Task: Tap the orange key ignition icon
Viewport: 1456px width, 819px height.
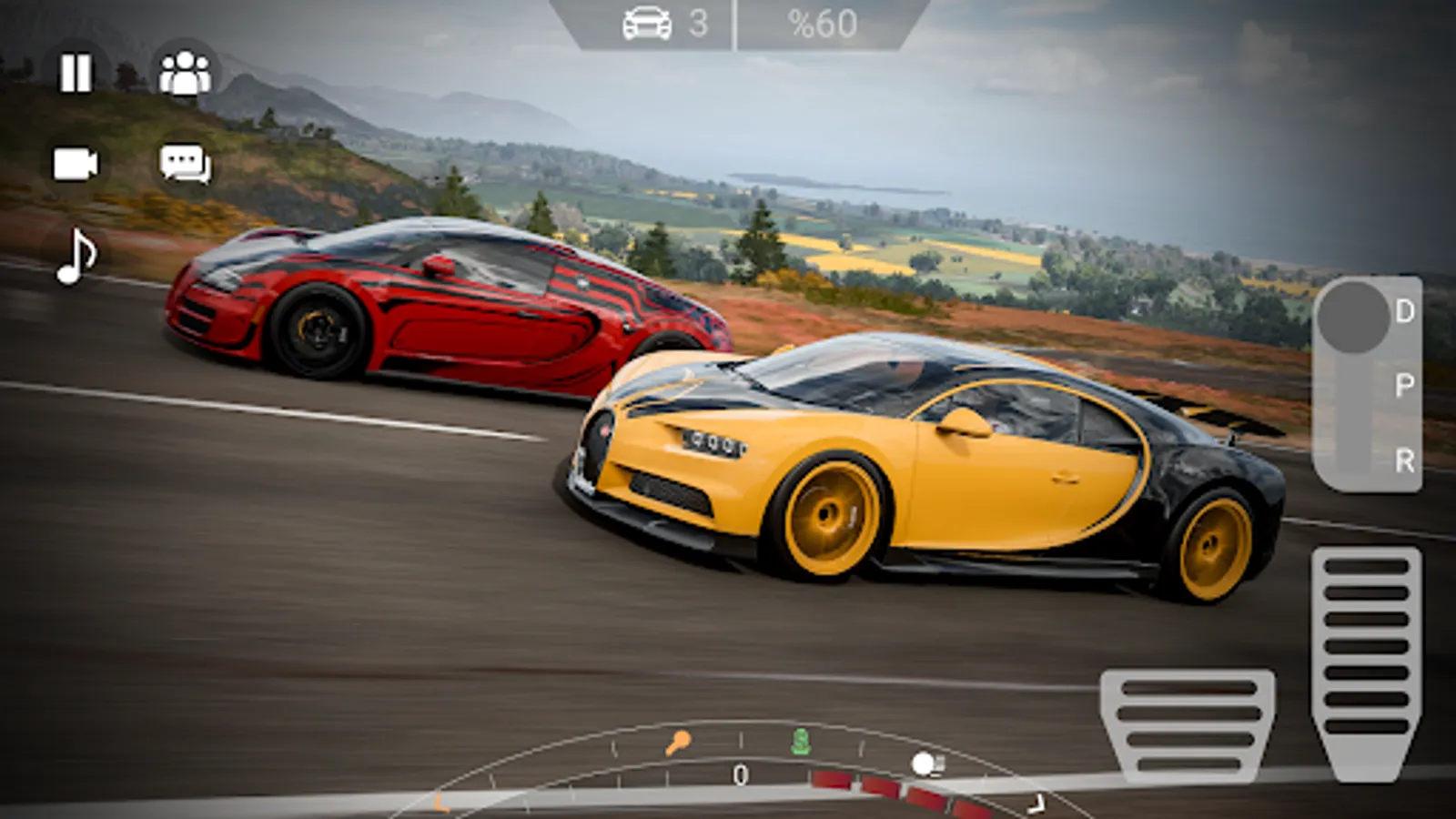Action: tap(677, 743)
